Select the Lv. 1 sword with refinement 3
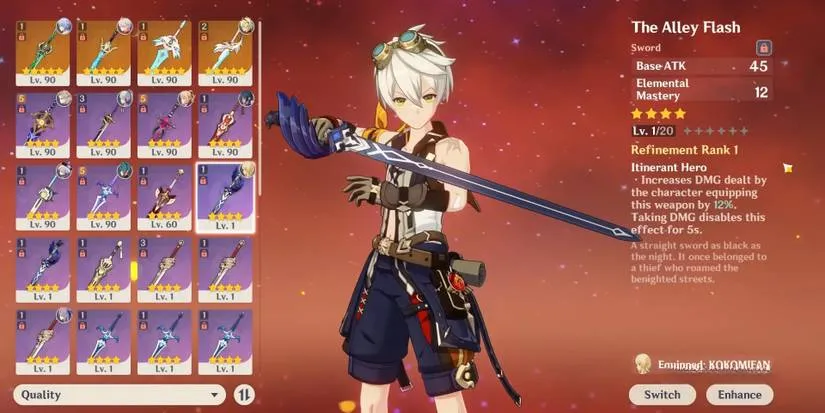The width and height of the screenshot is (825, 413). (165, 268)
